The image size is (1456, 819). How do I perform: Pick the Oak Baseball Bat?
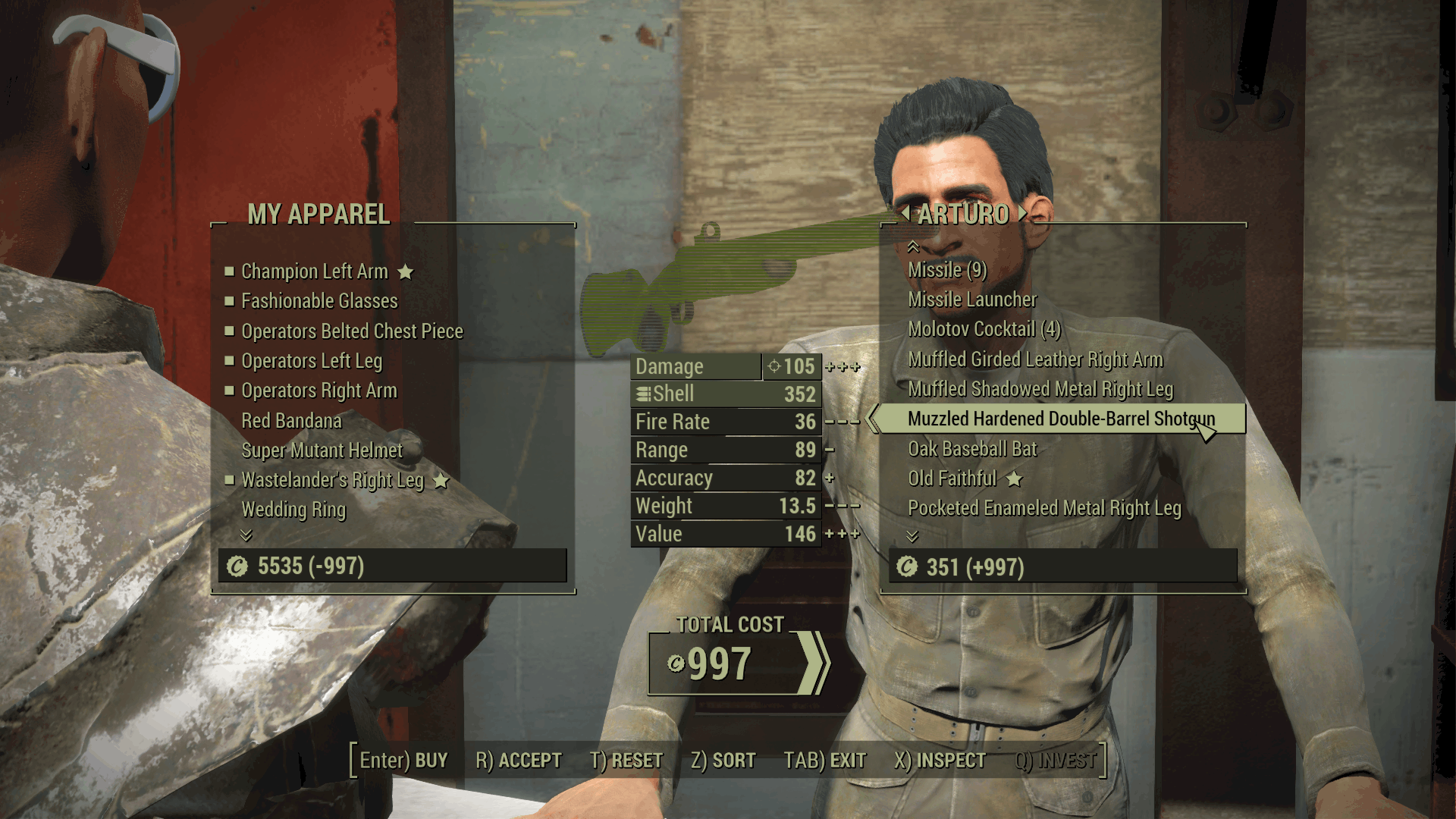(972, 449)
